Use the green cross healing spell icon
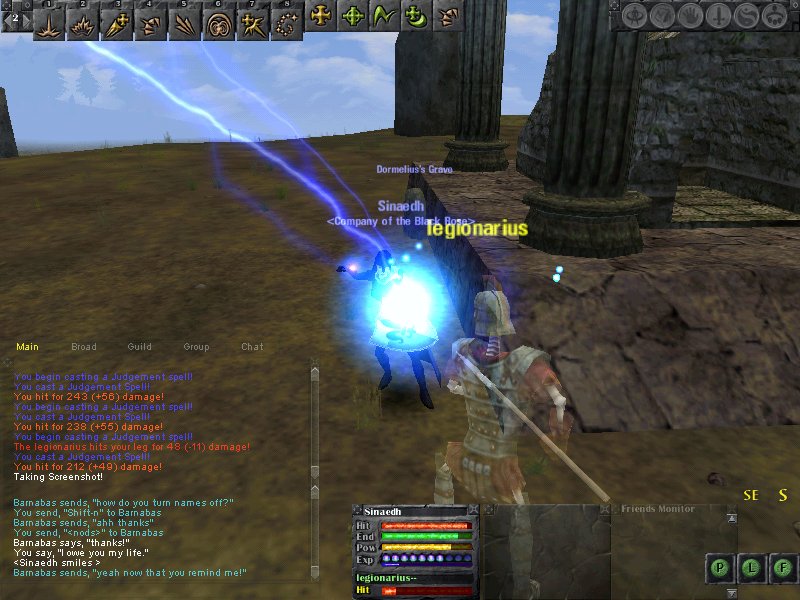Screen dimensions: 800x600 (x=352, y=16)
